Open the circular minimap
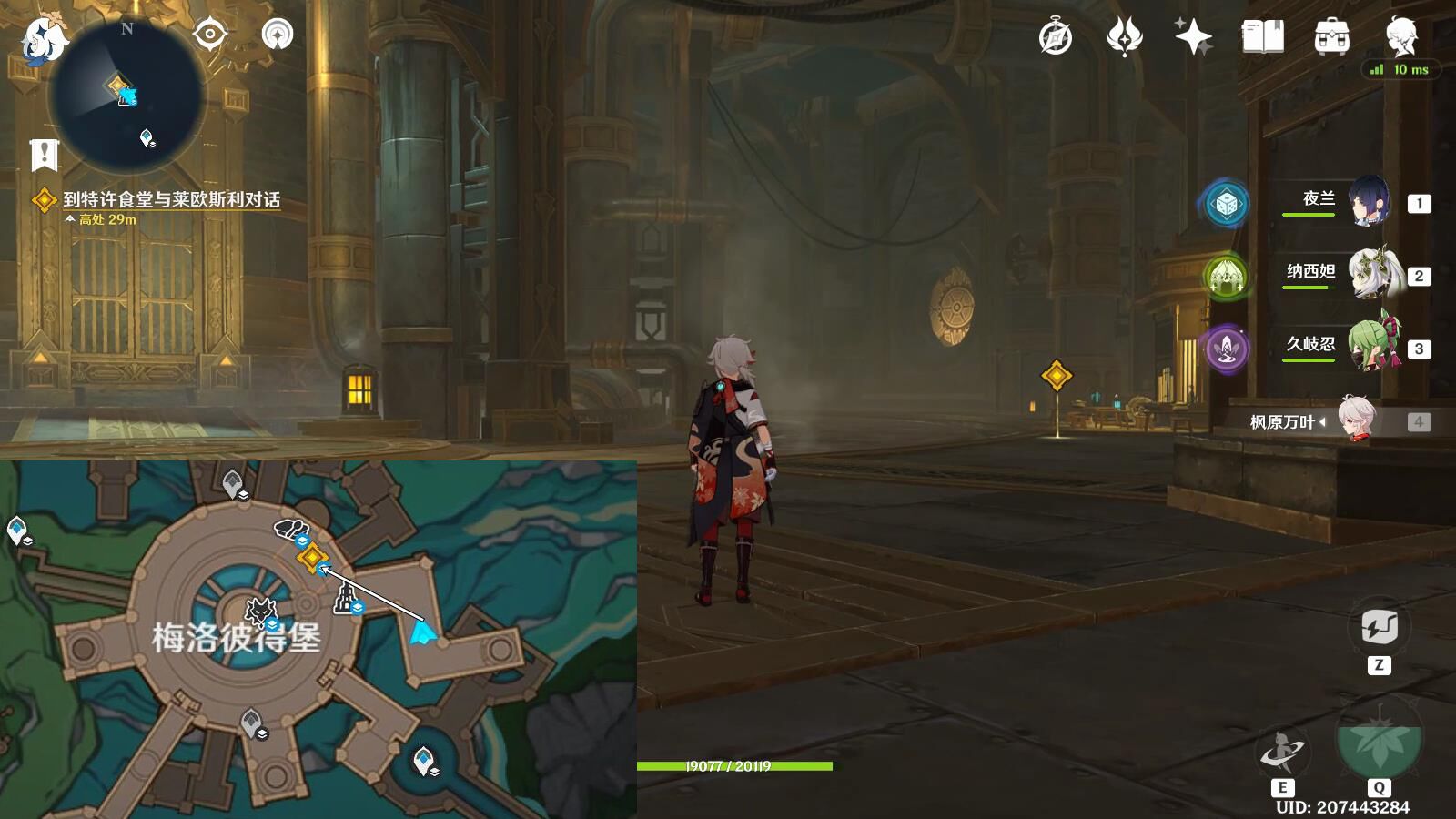This screenshot has height=819, width=1456. tap(126, 96)
